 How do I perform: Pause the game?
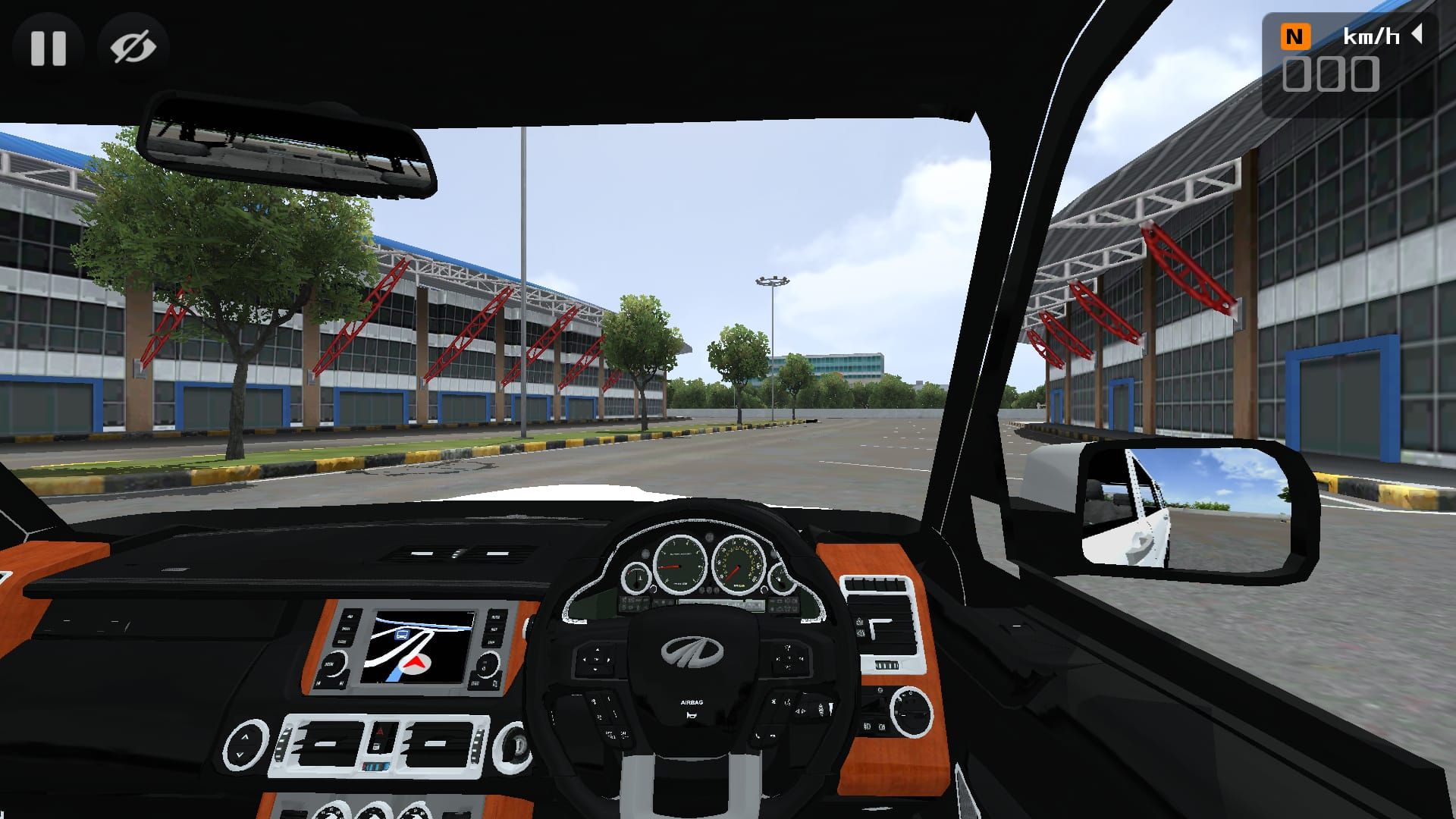49,48
